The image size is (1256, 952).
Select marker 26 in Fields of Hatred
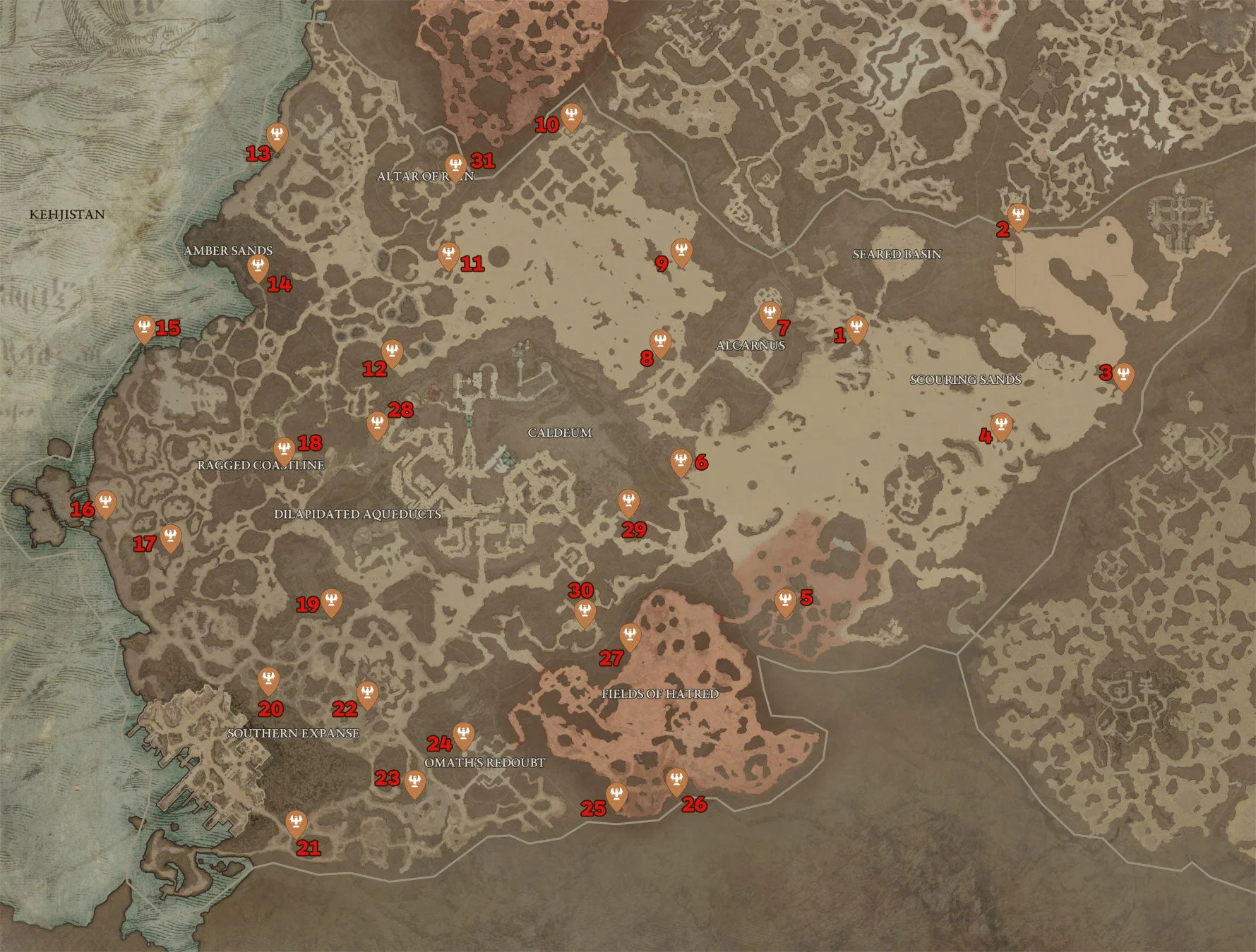tap(676, 781)
